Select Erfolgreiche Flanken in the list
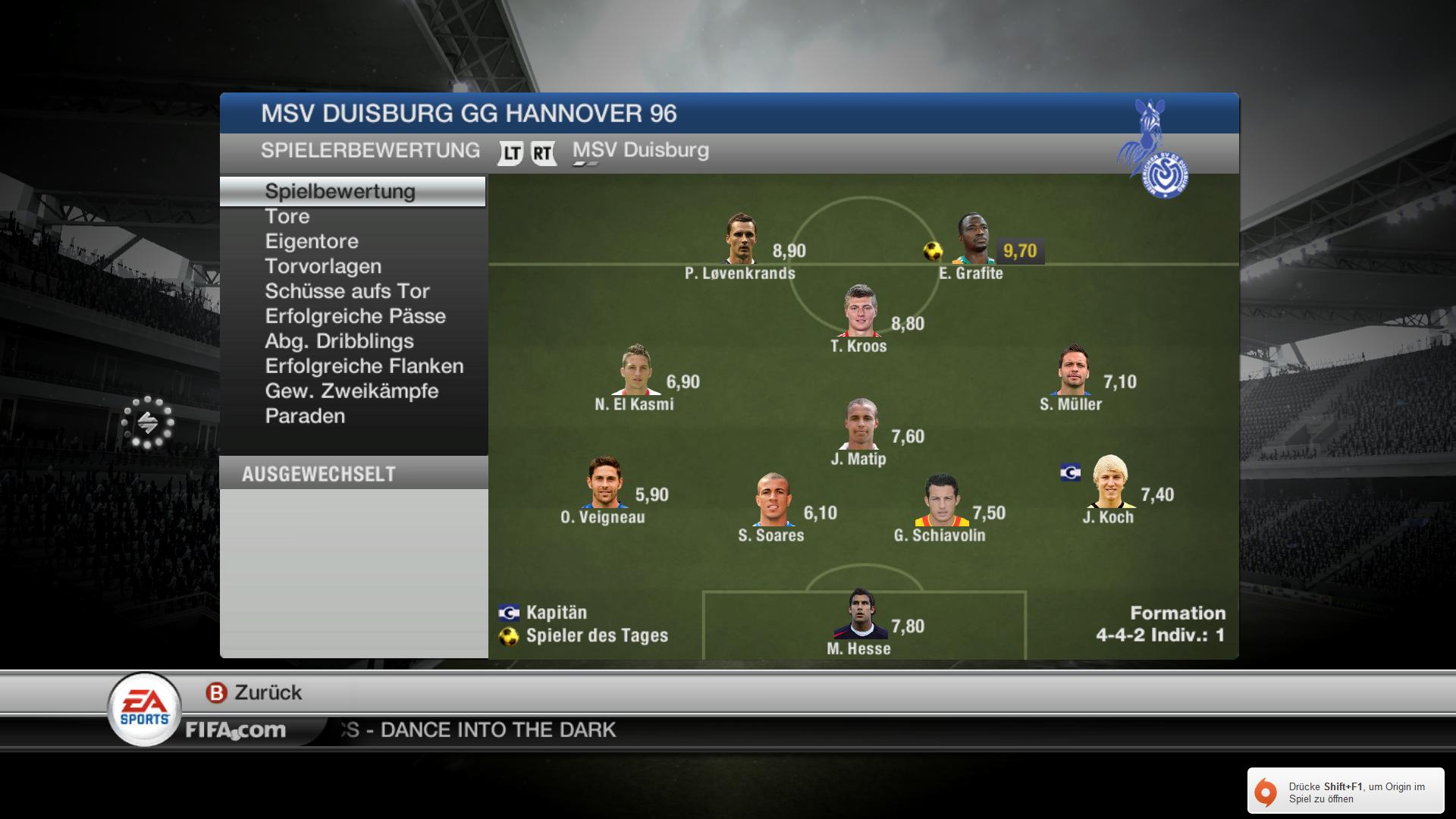This screenshot has width=1456, height=819. (x=364, y=367)
